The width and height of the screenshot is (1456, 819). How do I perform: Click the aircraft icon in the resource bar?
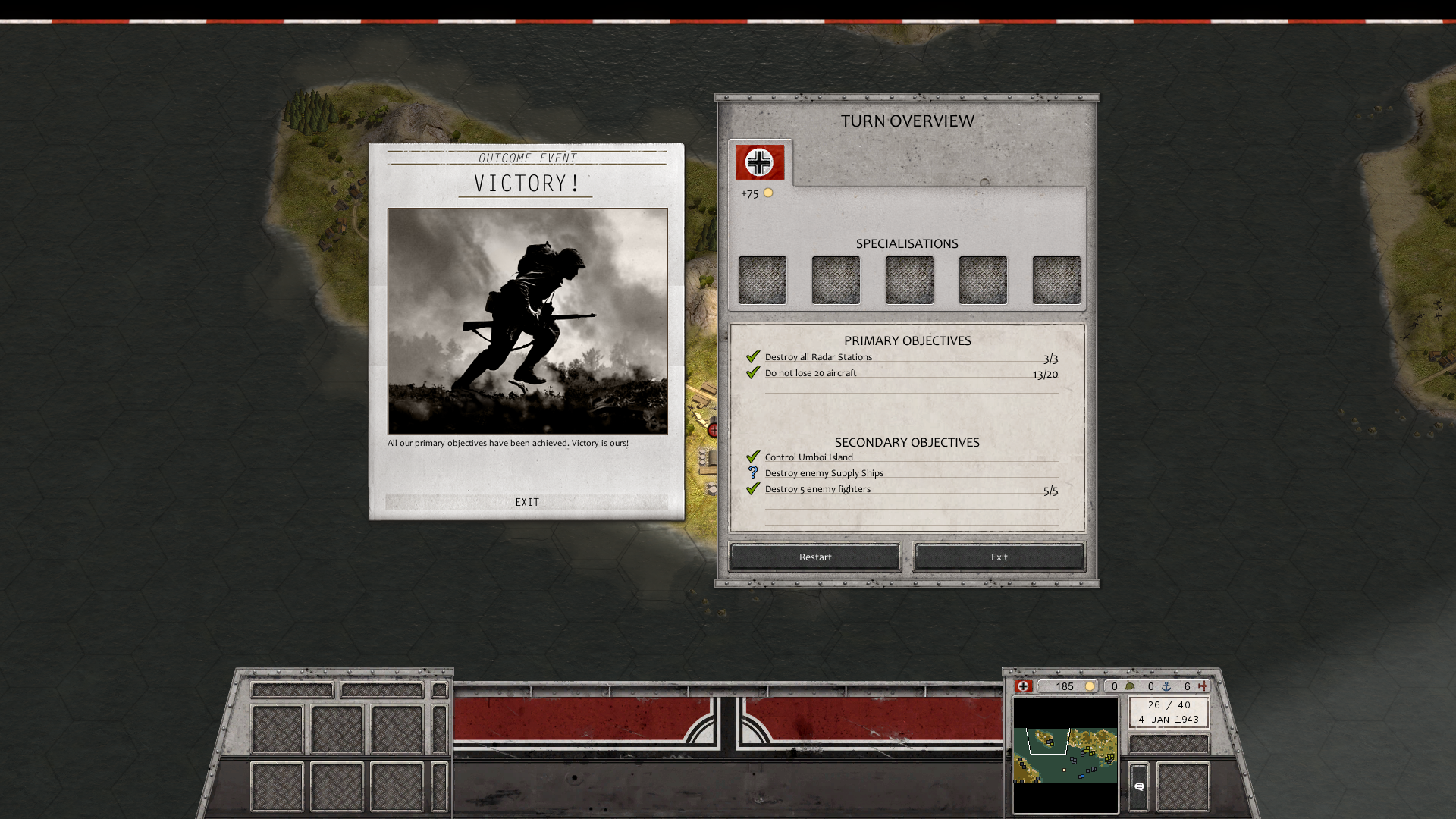point(1204,686)
